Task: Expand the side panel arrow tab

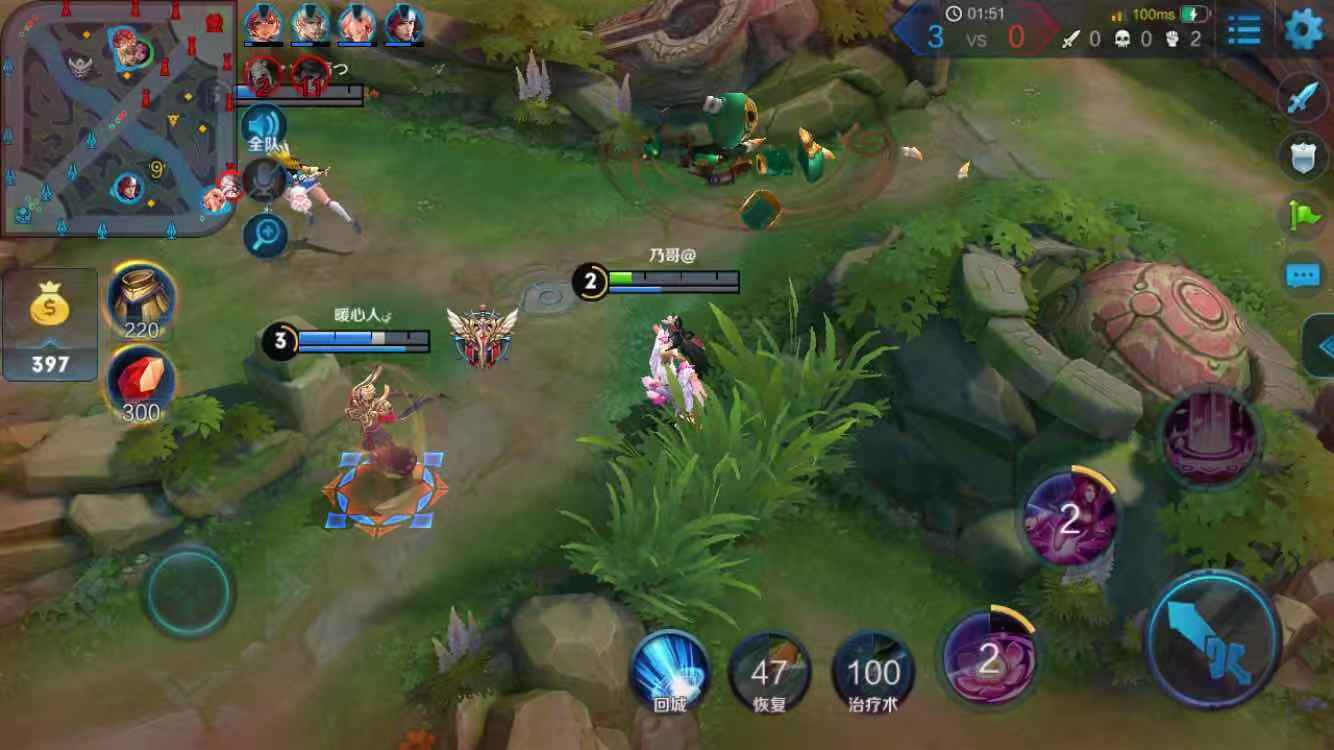Action: (1322, 346)
